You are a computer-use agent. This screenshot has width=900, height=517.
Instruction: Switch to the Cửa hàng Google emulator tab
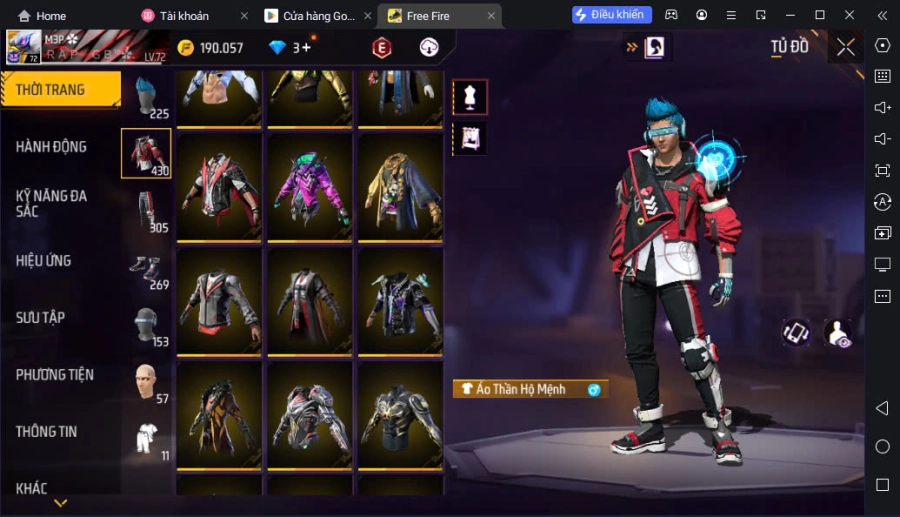312,16
